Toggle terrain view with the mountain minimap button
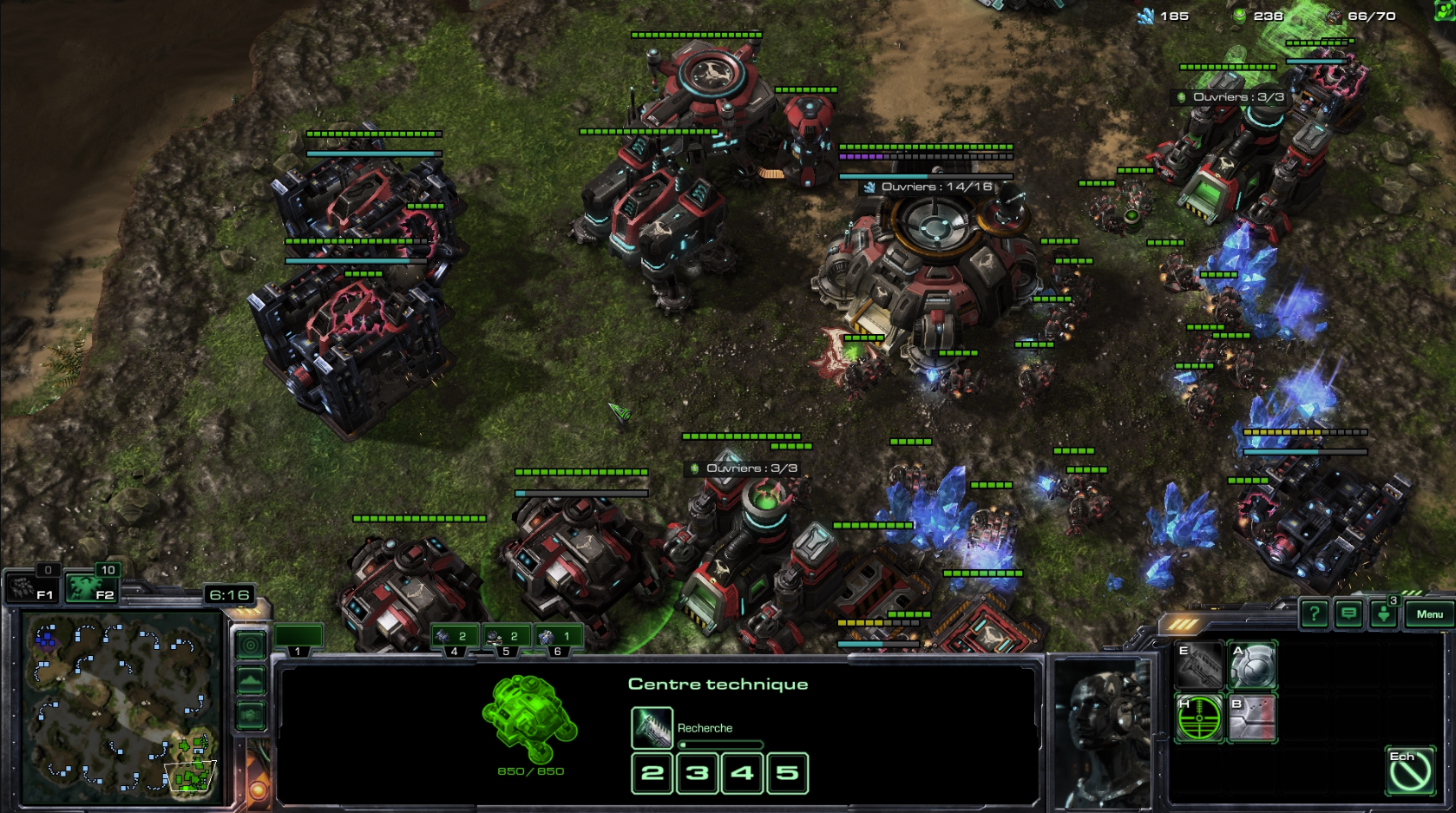Screen dimensions: 1456x813 (x=251, y=681)
